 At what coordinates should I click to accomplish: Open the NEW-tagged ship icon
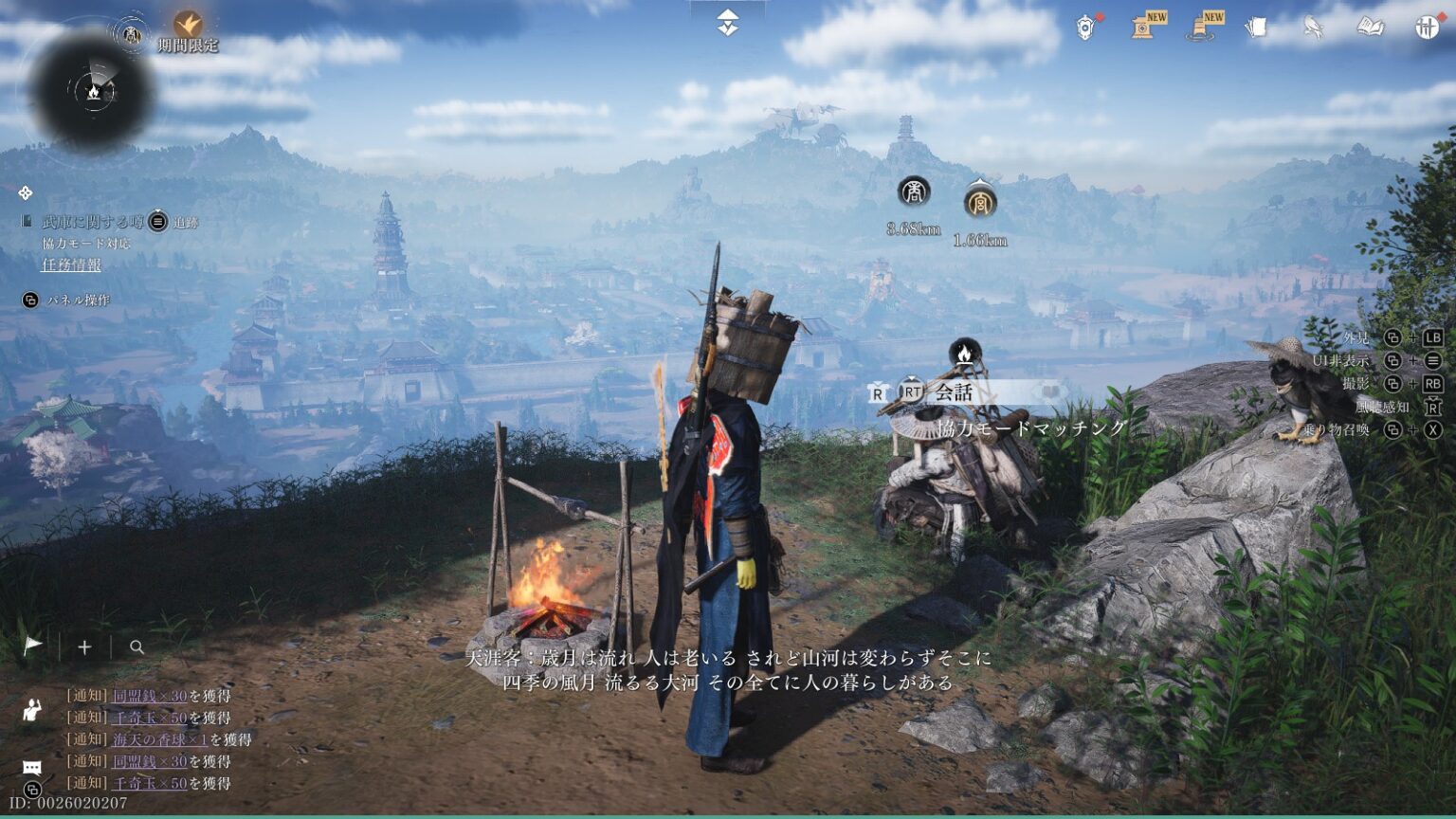1203,26
